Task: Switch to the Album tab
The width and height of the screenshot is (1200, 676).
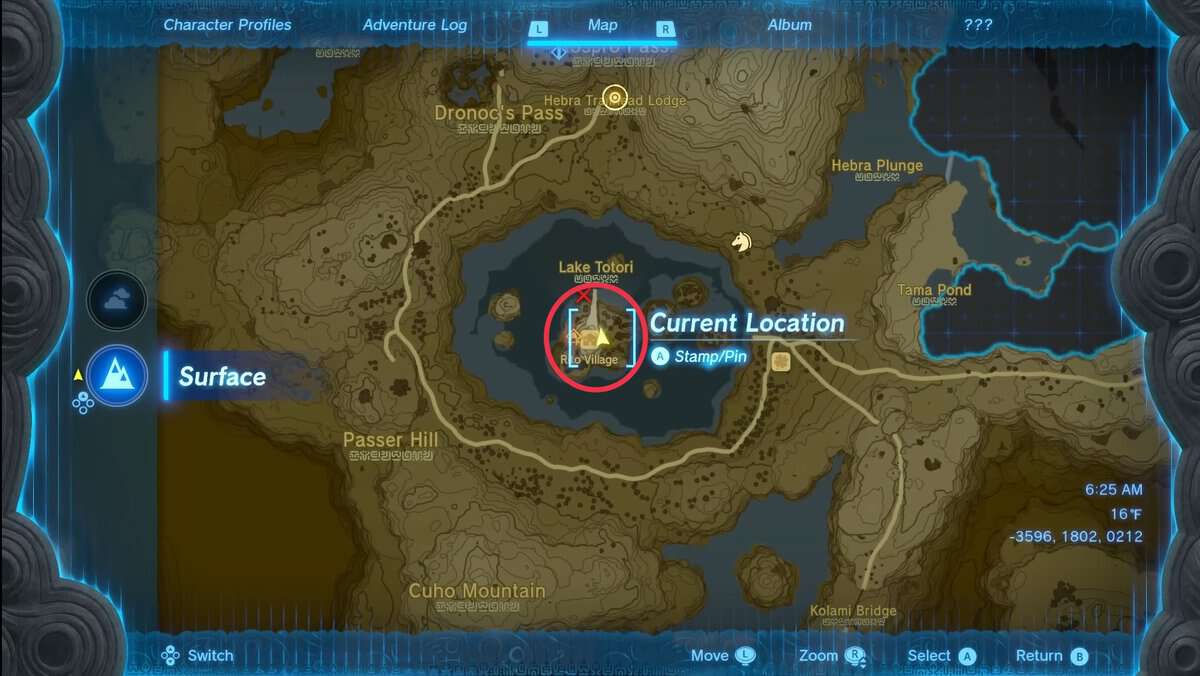Action: click(789, 25)
